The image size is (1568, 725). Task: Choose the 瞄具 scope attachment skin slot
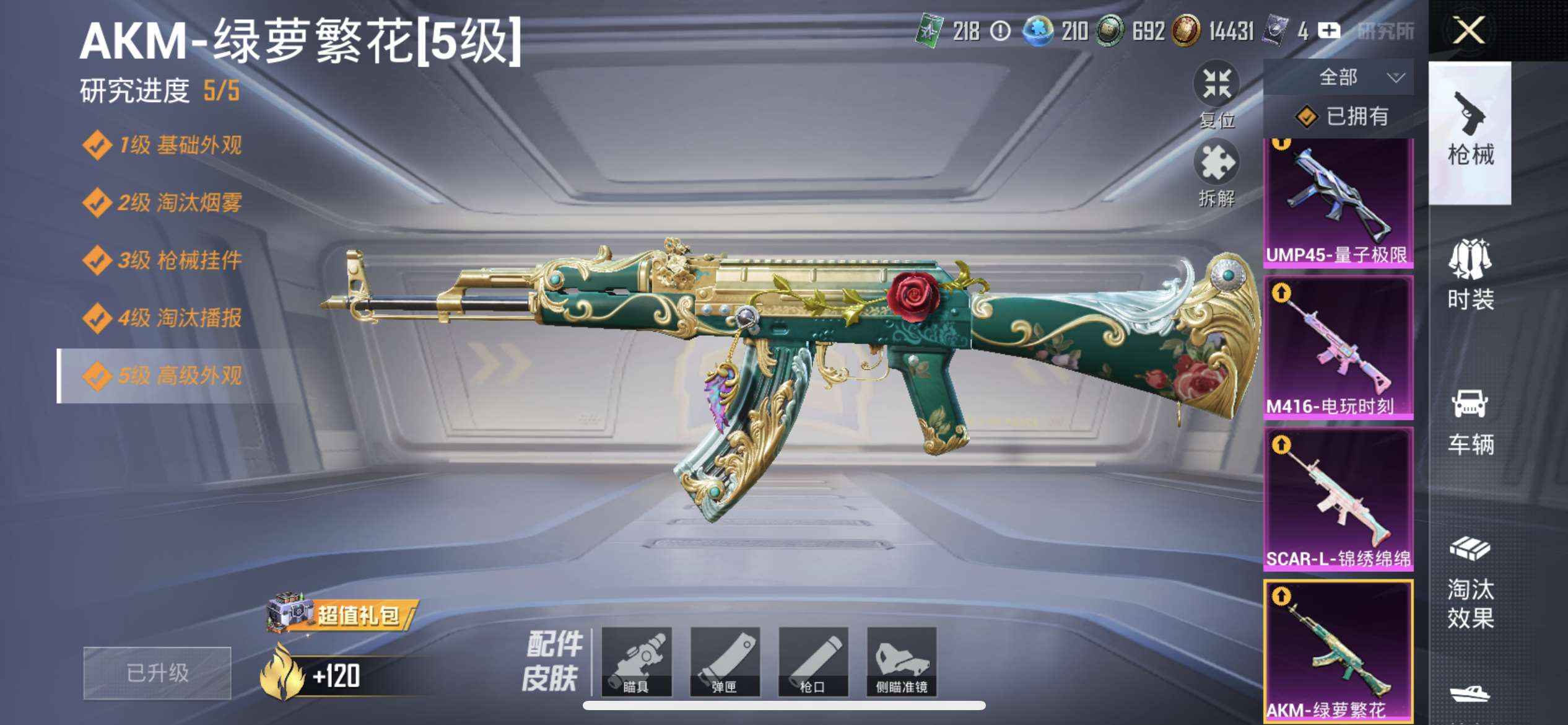click(637, 661)
